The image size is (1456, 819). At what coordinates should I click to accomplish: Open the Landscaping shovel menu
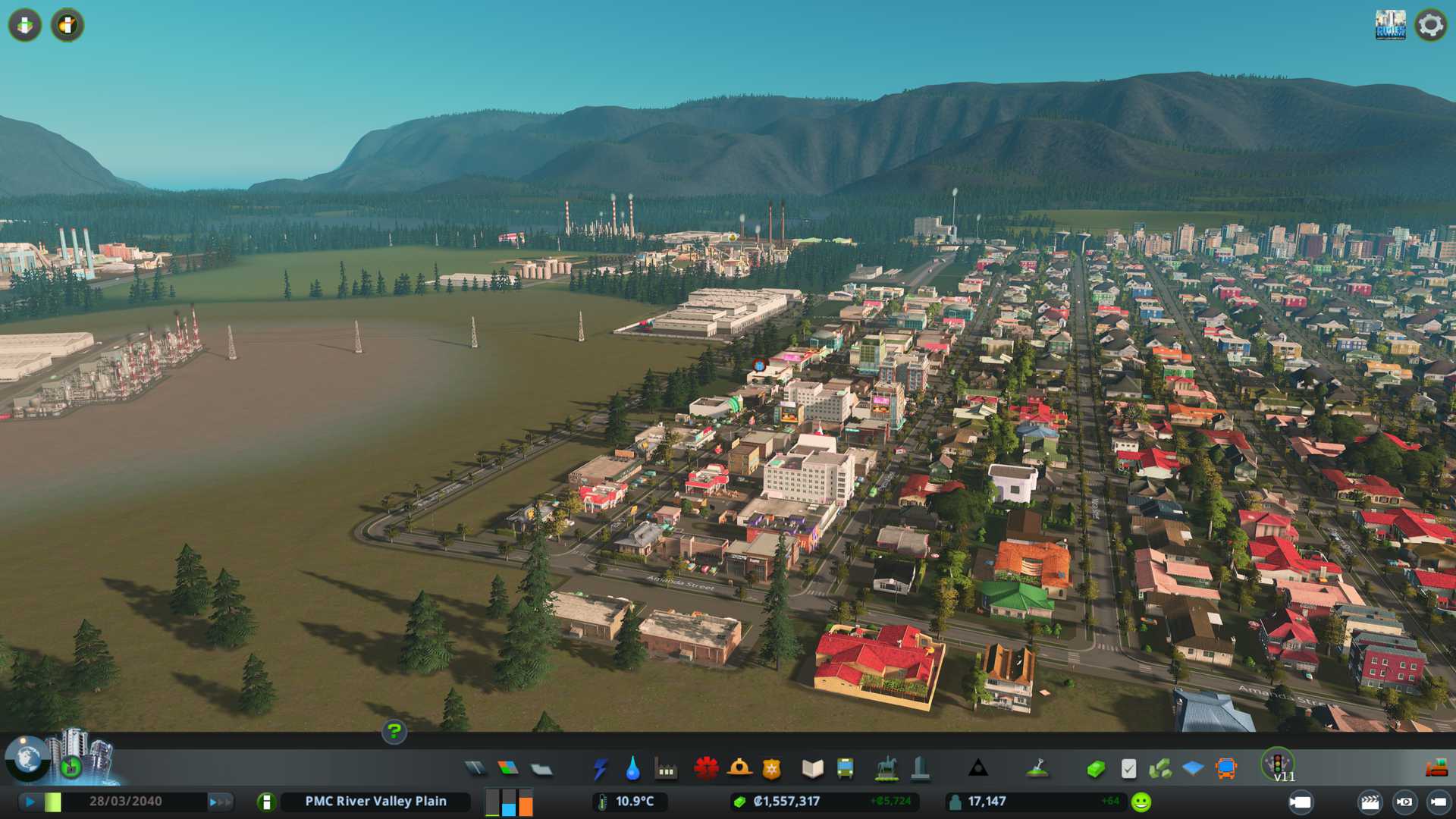point(1037,769)
